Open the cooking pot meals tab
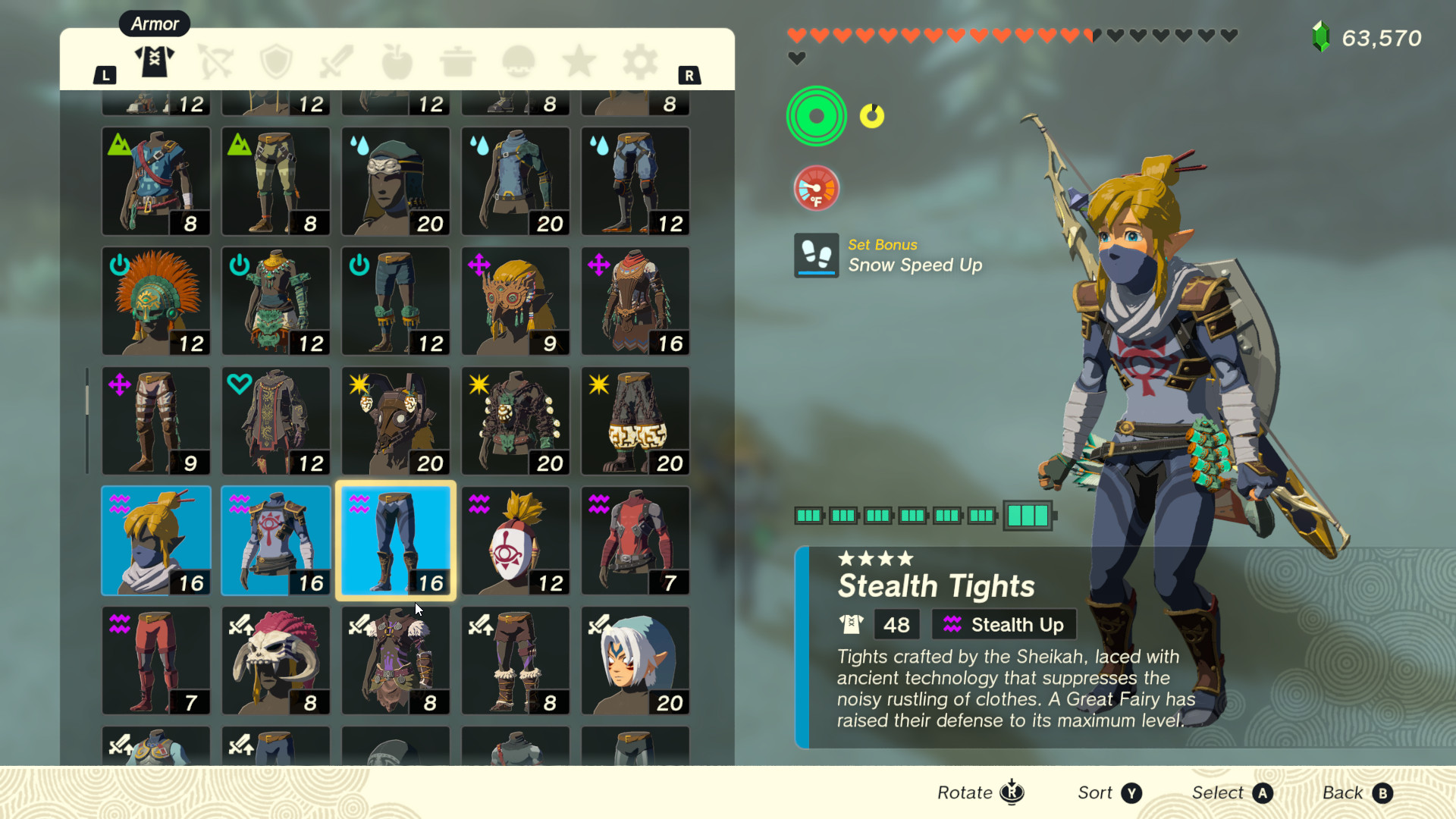The height and width of the screenshot is (819, 1456). 458,61
